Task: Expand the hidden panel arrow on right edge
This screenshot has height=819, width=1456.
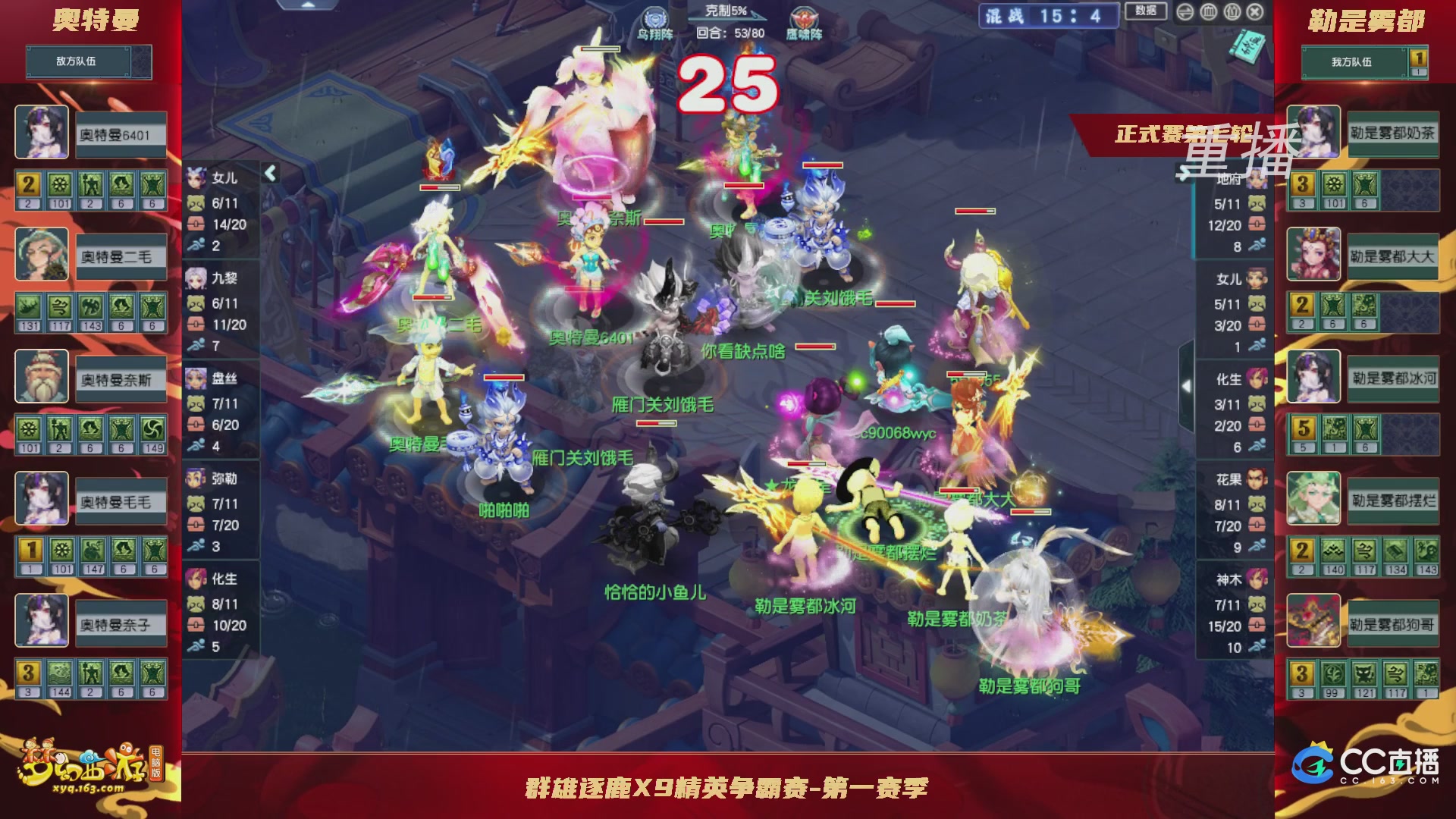Action: pos(1186,385)
